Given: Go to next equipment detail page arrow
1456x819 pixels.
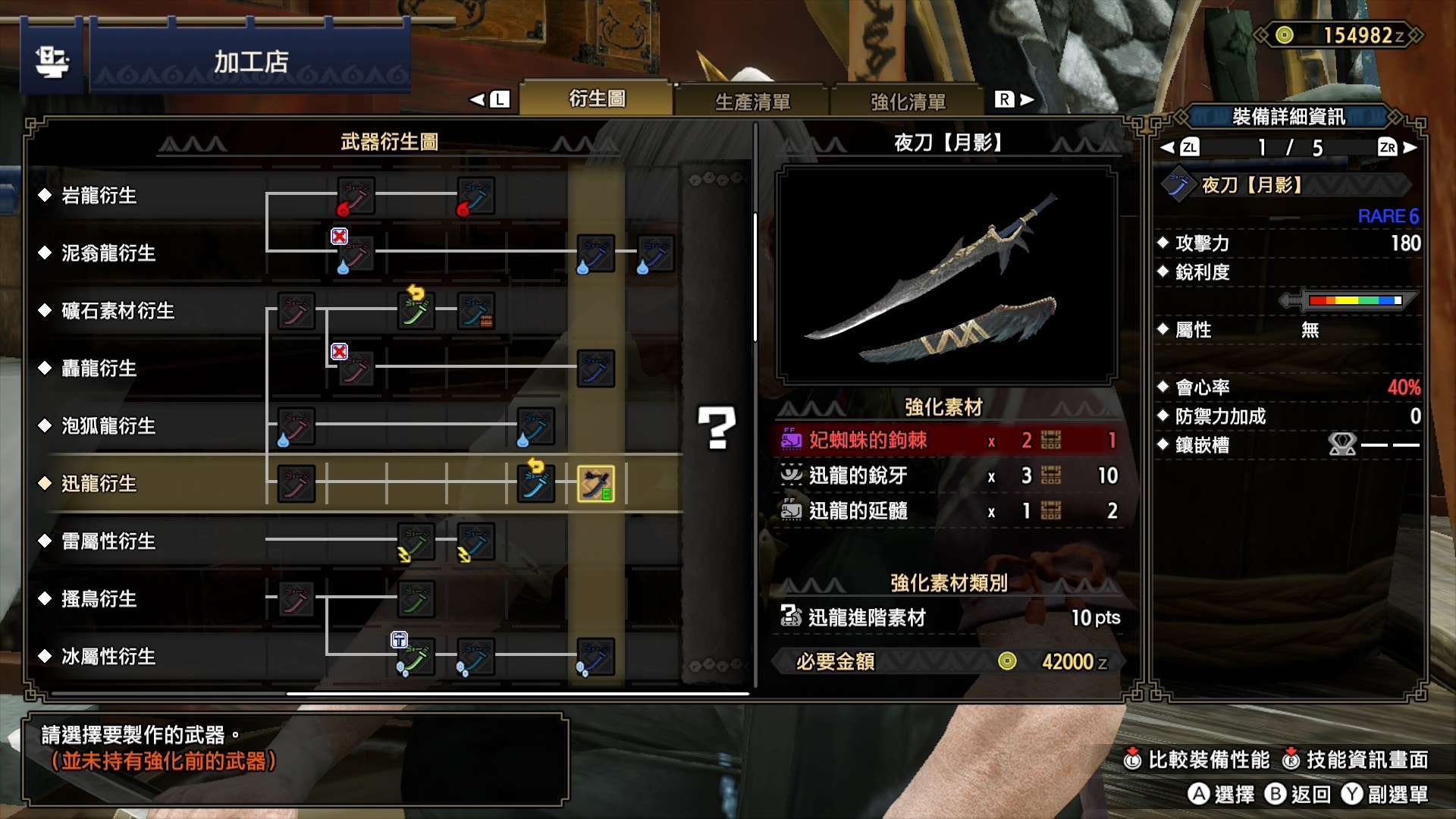Looking at the screenshot, I should coord(1410,148).
